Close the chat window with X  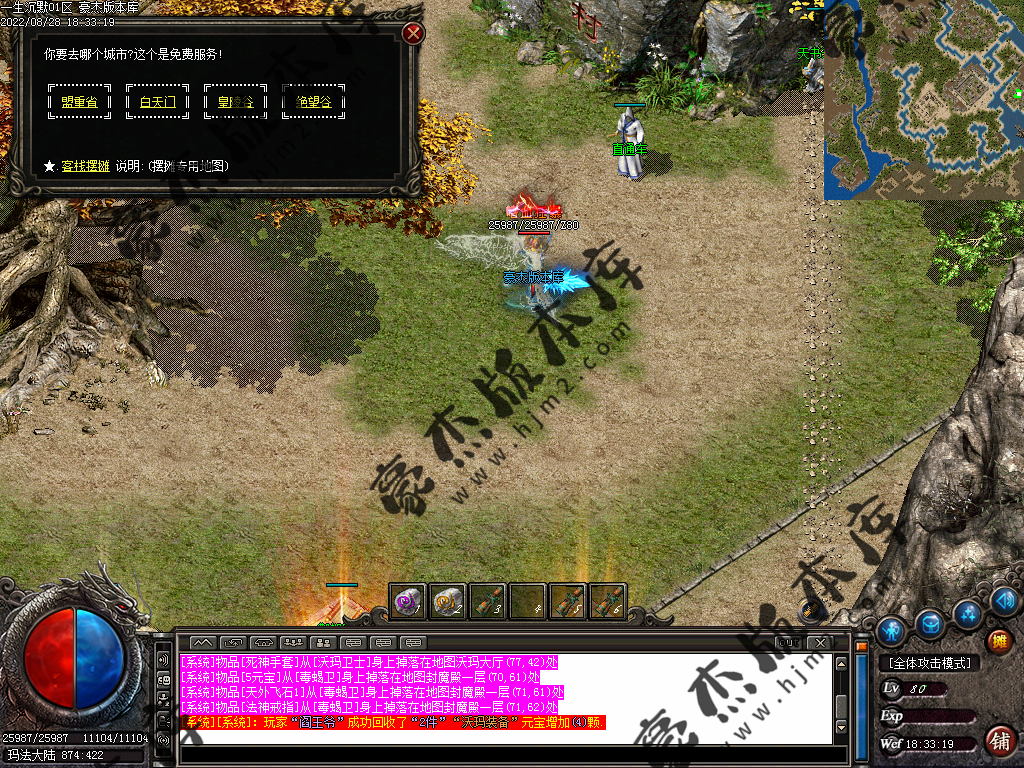[x=818, y=642]
